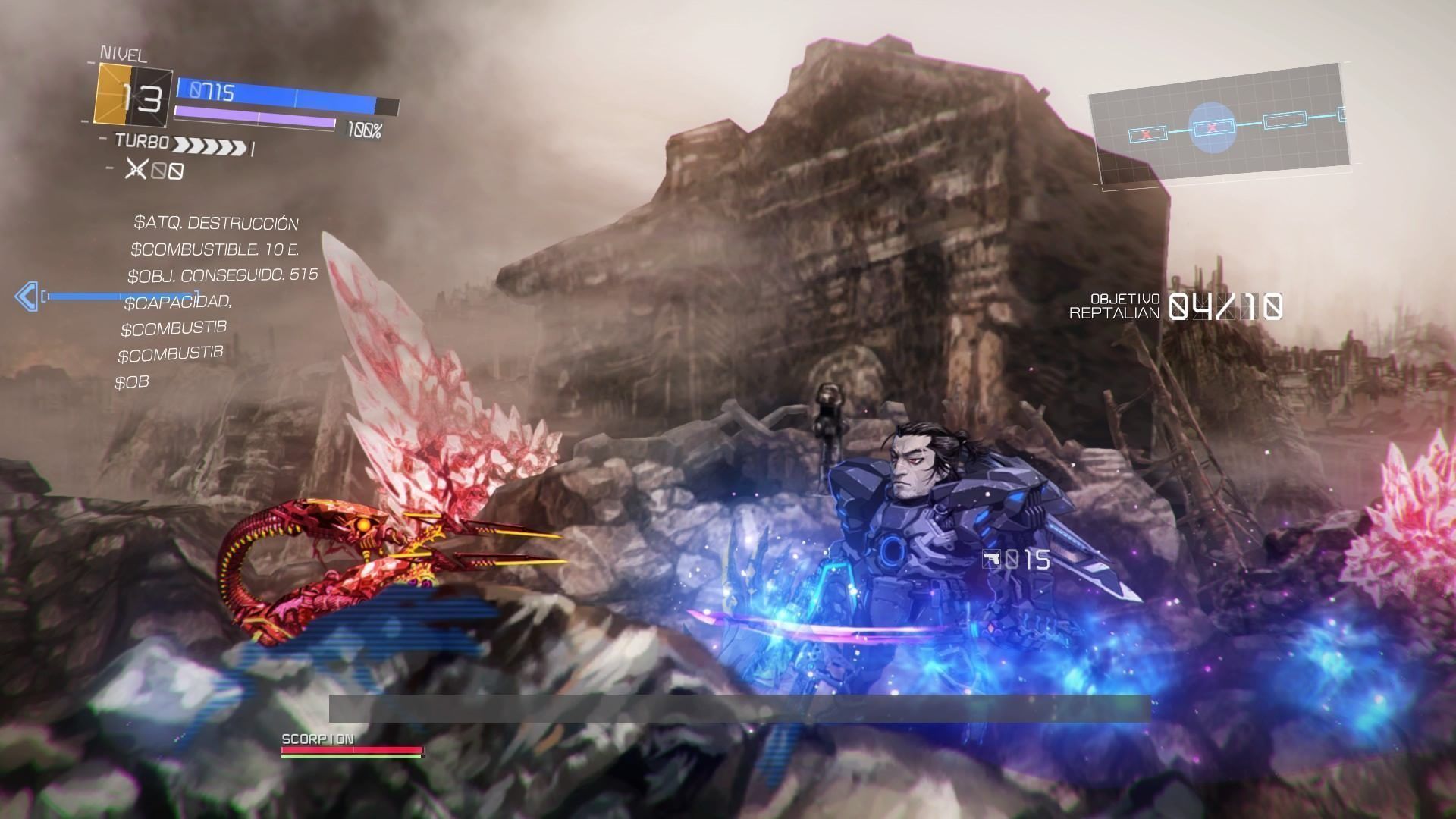
Task: Select the Objetivo Reptalian tracker
Action: tap(1175, 306)
